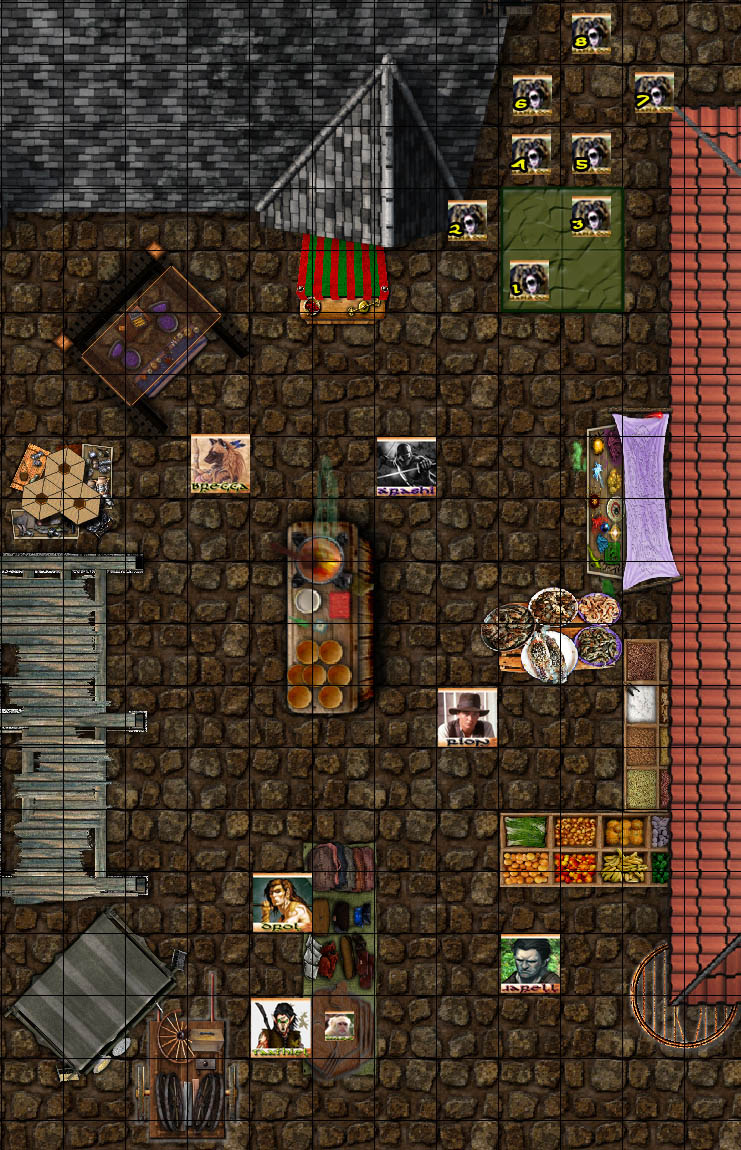Select the Bregga character token

click(x=220, y=465)
